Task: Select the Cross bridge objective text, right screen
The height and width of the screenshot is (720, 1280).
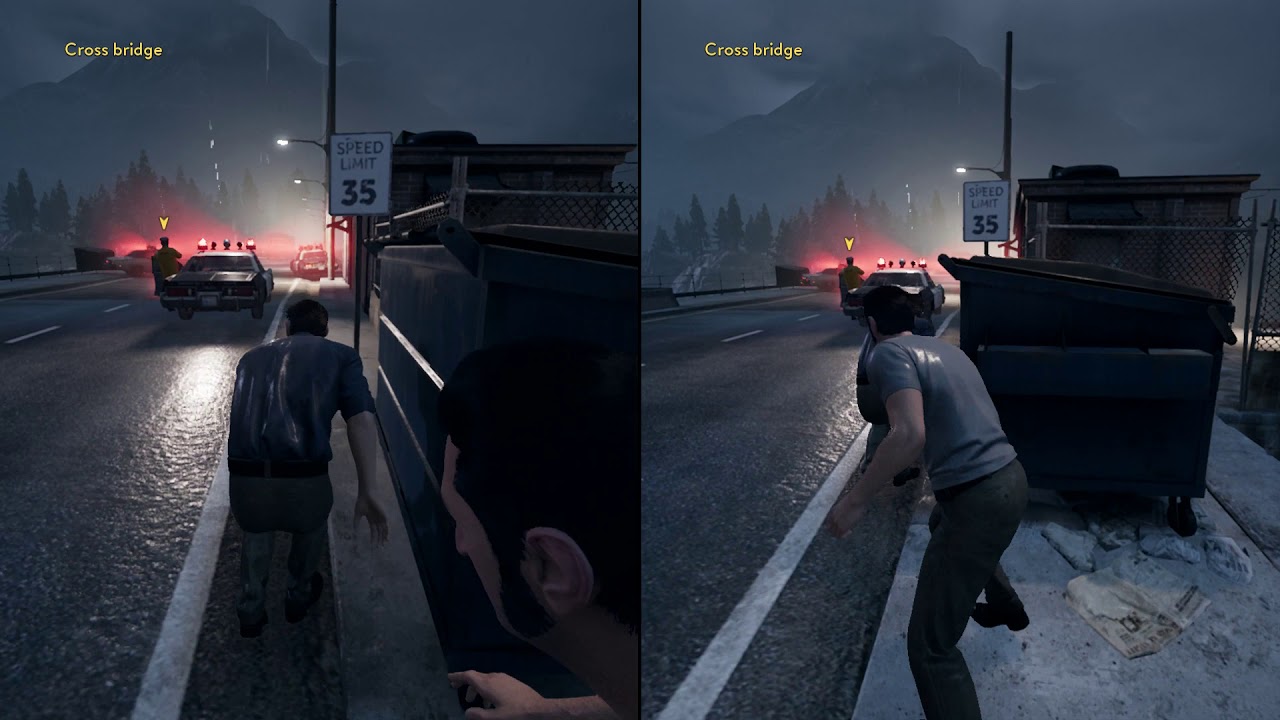Action: (752, 49)
